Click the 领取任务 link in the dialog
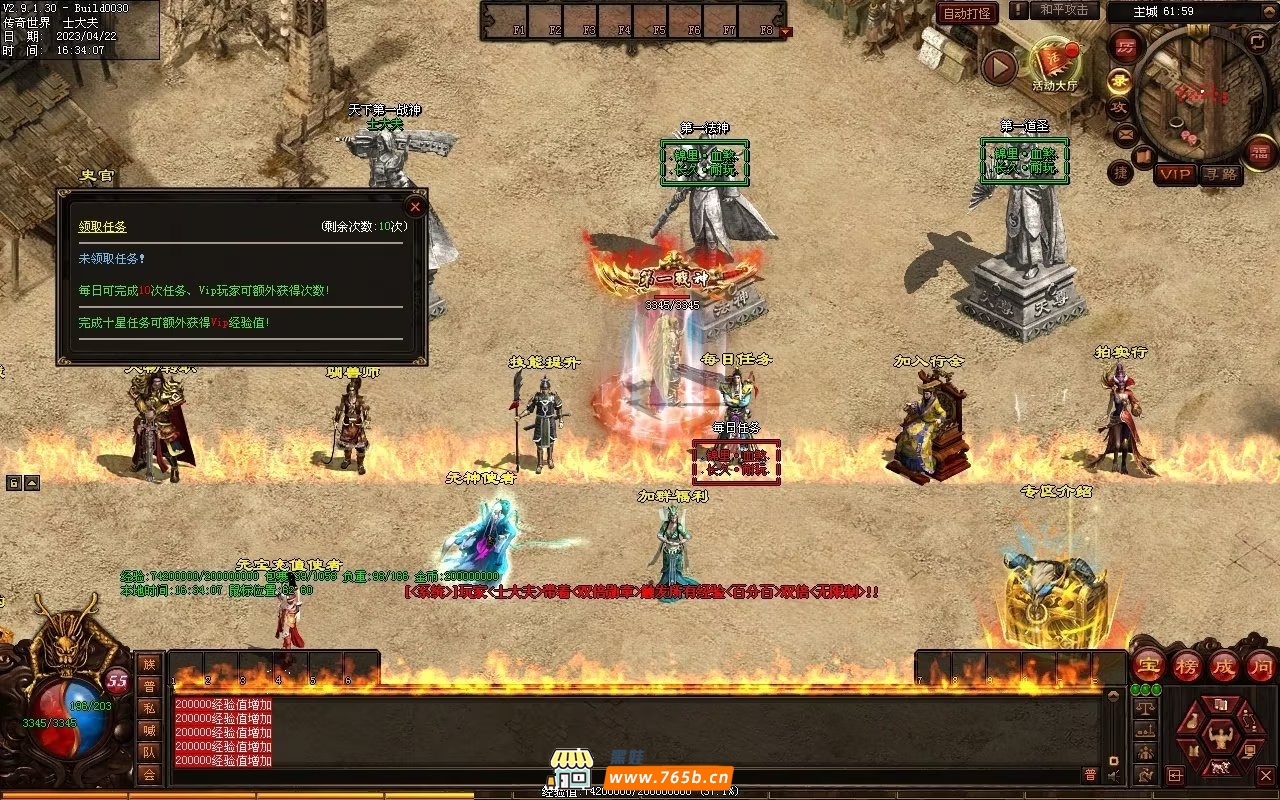The height and width of the screenshot is (800, 1280). [x=103, y=227]
